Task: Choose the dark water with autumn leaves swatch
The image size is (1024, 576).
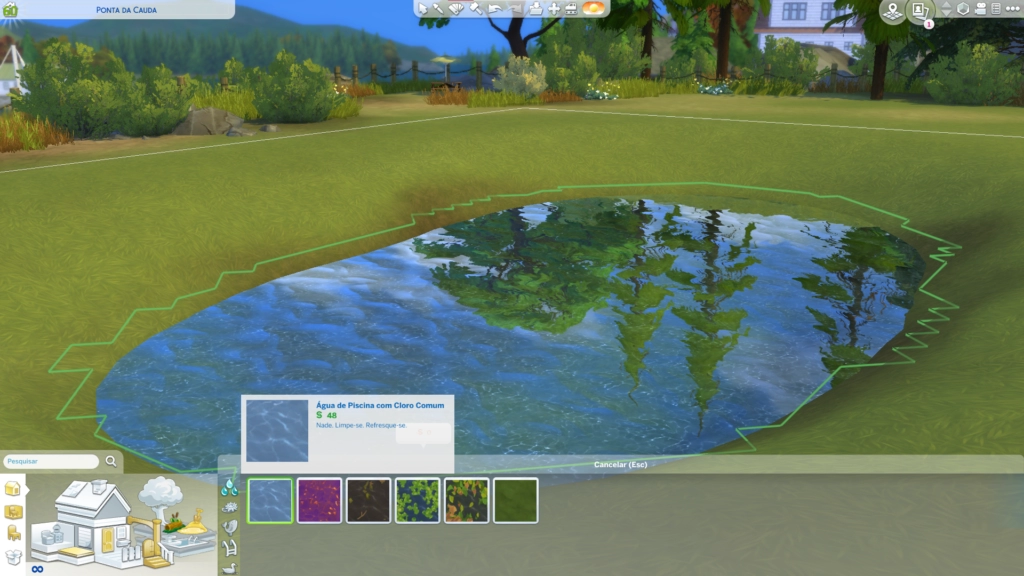Action: point(466,500)
